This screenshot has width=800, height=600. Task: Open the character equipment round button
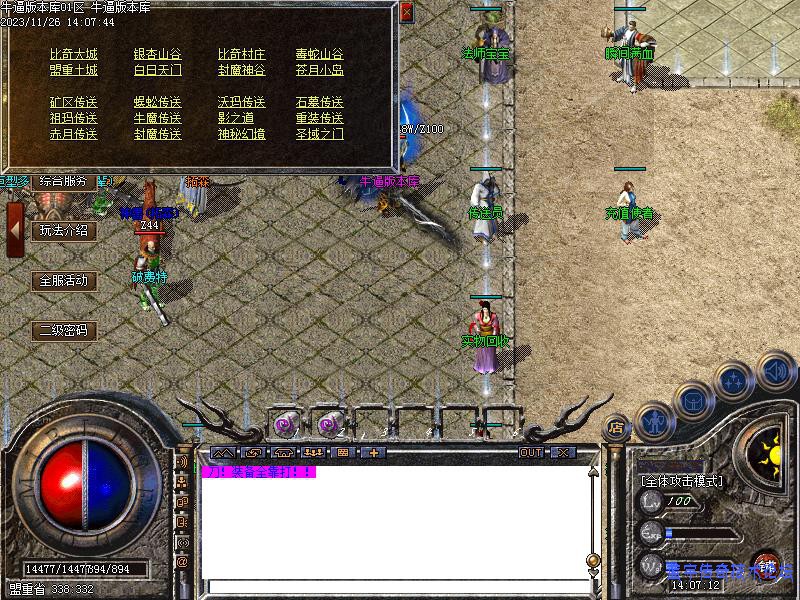pos(653,421)
